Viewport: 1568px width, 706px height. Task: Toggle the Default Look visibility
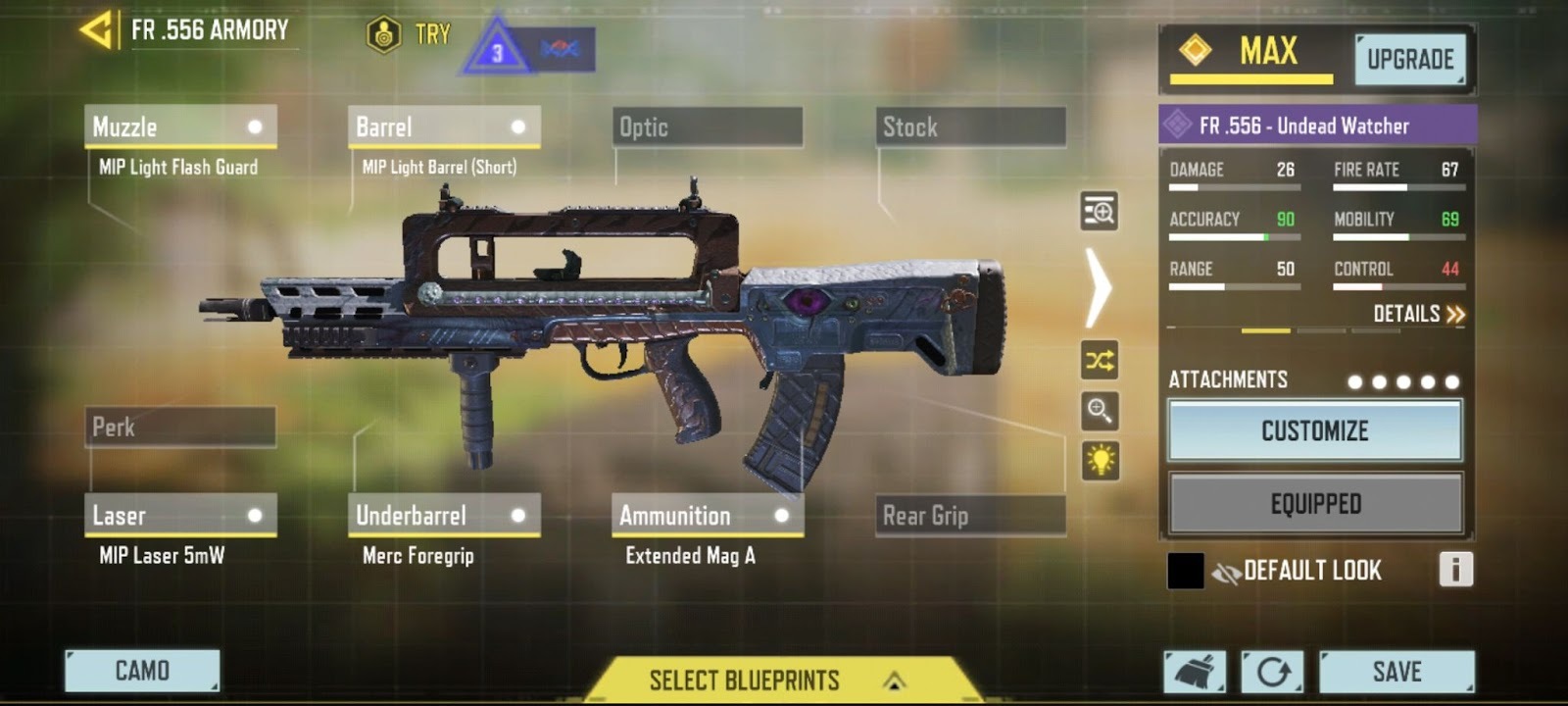point(1226,572)
